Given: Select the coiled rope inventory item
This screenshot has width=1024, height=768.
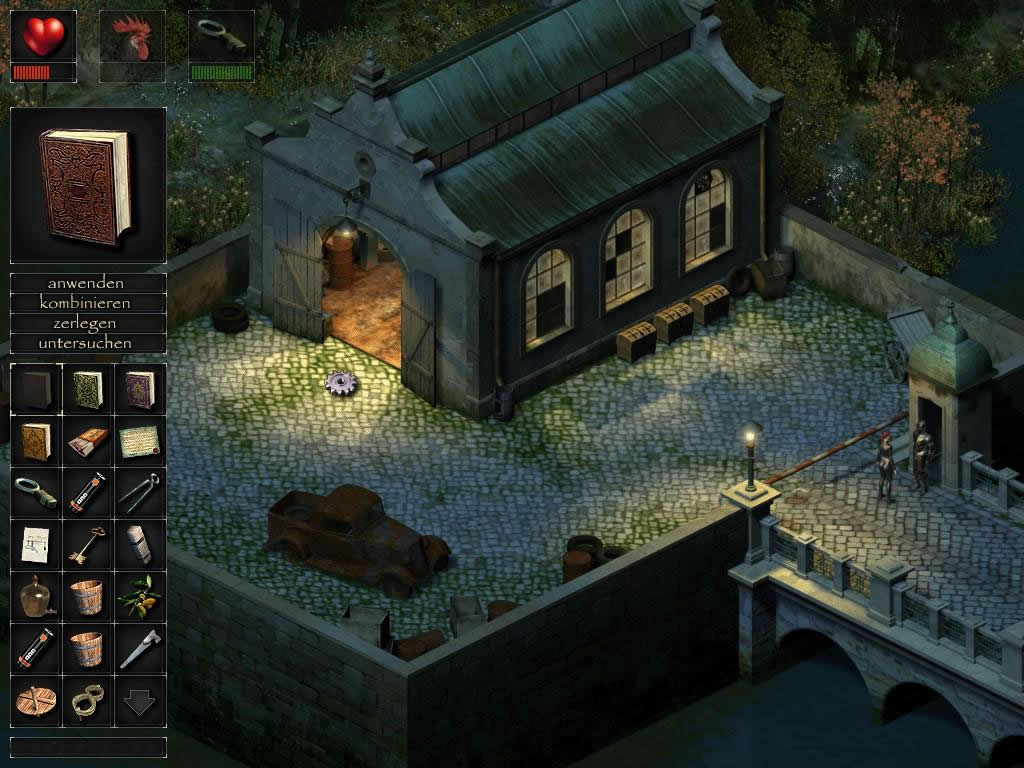Looking at the screenshot, I should 88,701.
